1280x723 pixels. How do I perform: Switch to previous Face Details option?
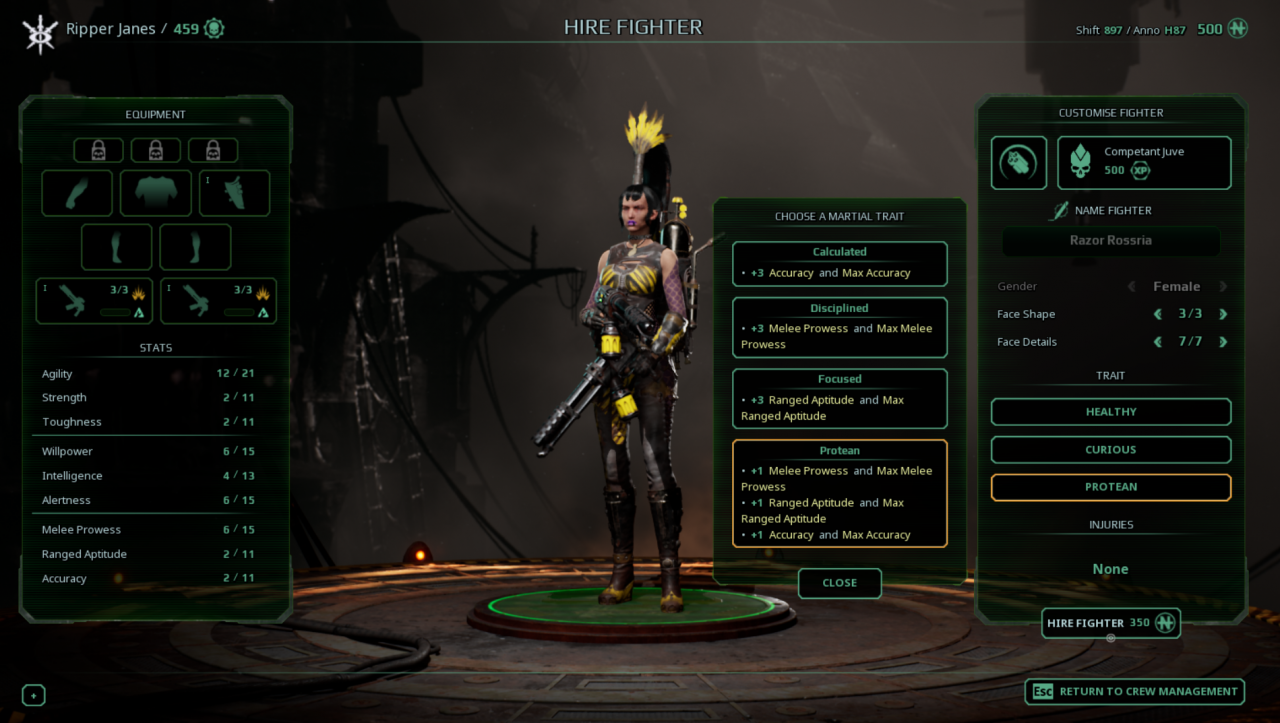1158,342
